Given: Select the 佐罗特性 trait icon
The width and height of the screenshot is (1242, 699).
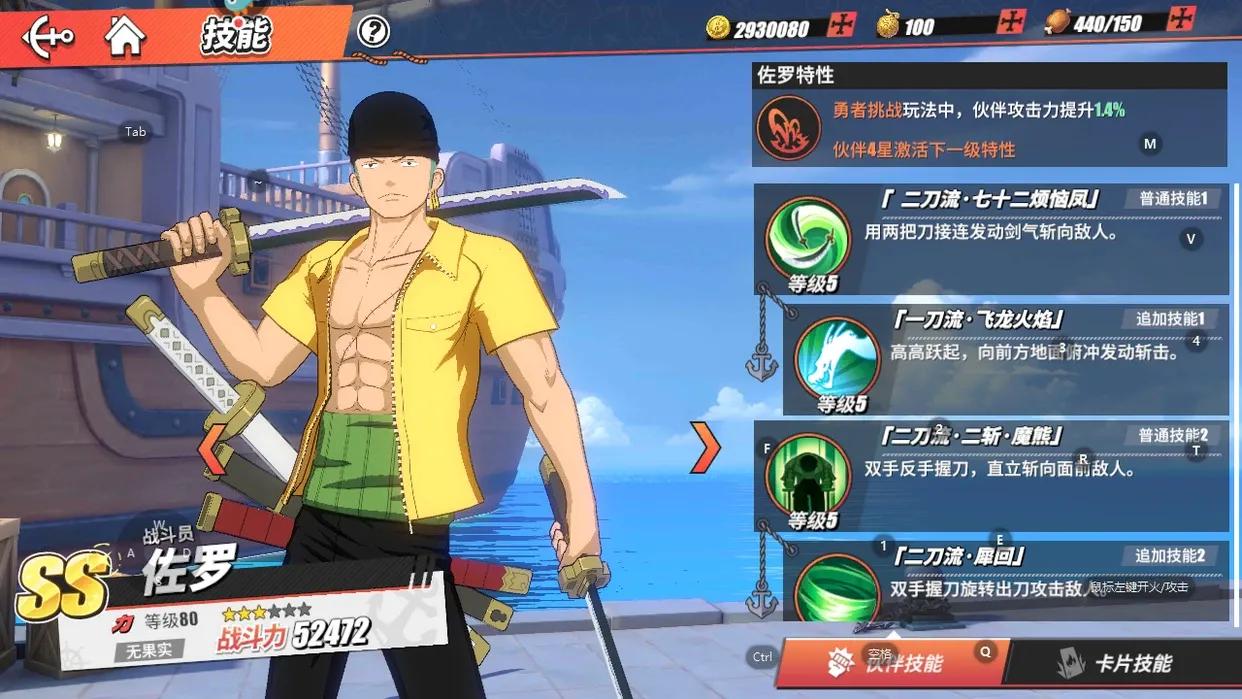Looking at the screenshot, I should pyautogui.click(x=789, y=129).
